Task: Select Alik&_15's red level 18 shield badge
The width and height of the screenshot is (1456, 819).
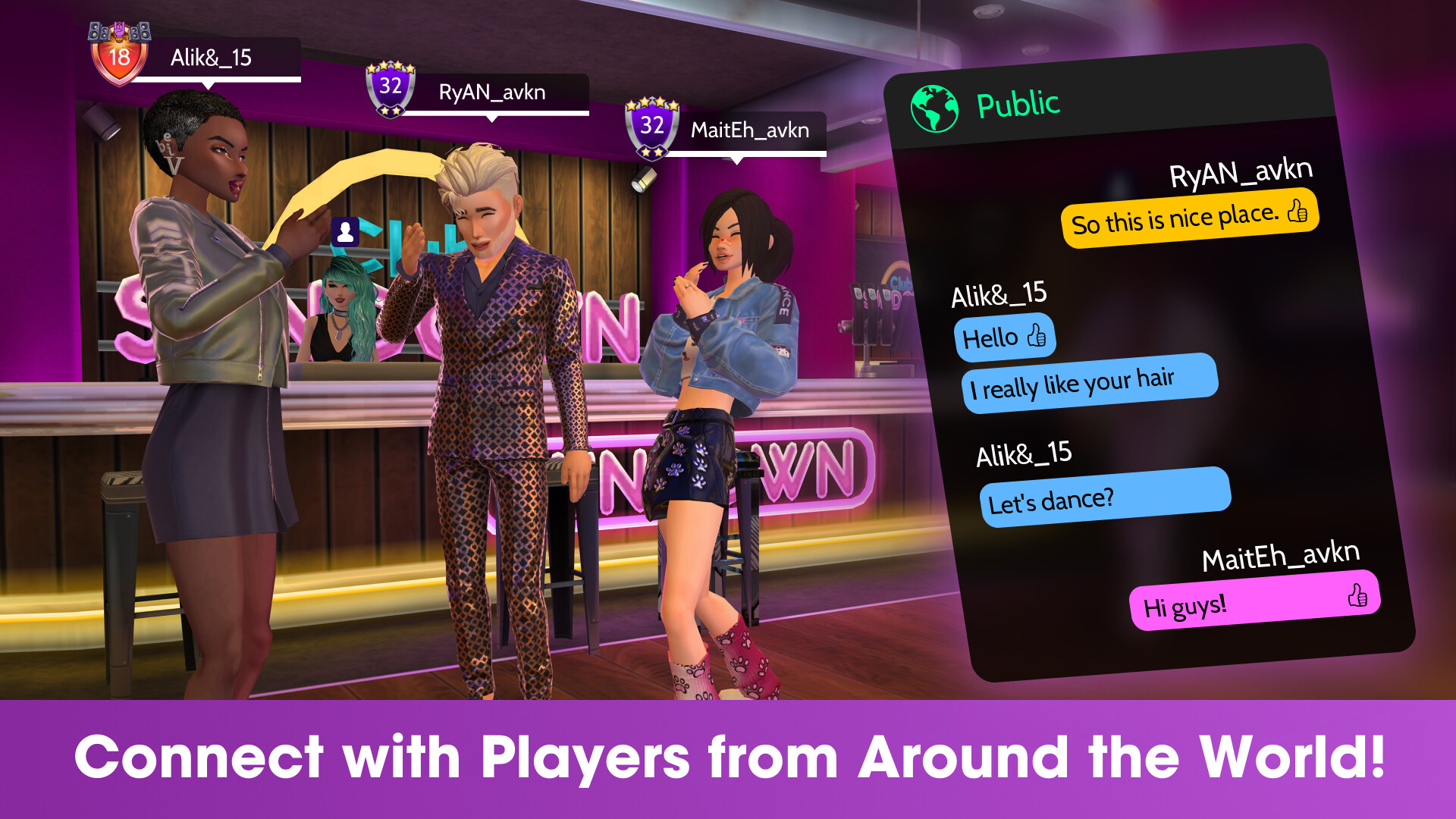Action: click(119, 57)
